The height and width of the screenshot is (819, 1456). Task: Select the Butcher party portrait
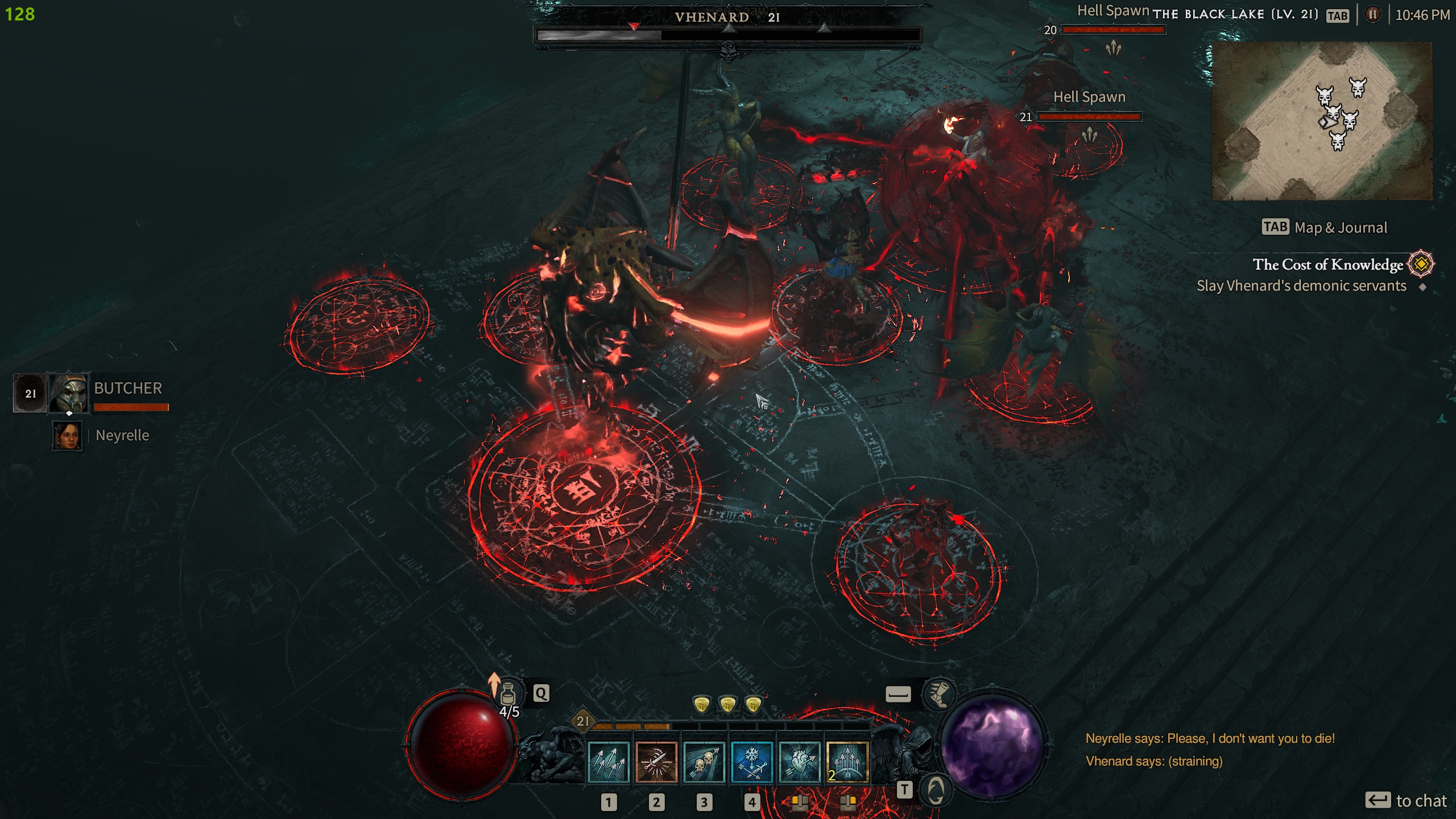pos(69,392)
